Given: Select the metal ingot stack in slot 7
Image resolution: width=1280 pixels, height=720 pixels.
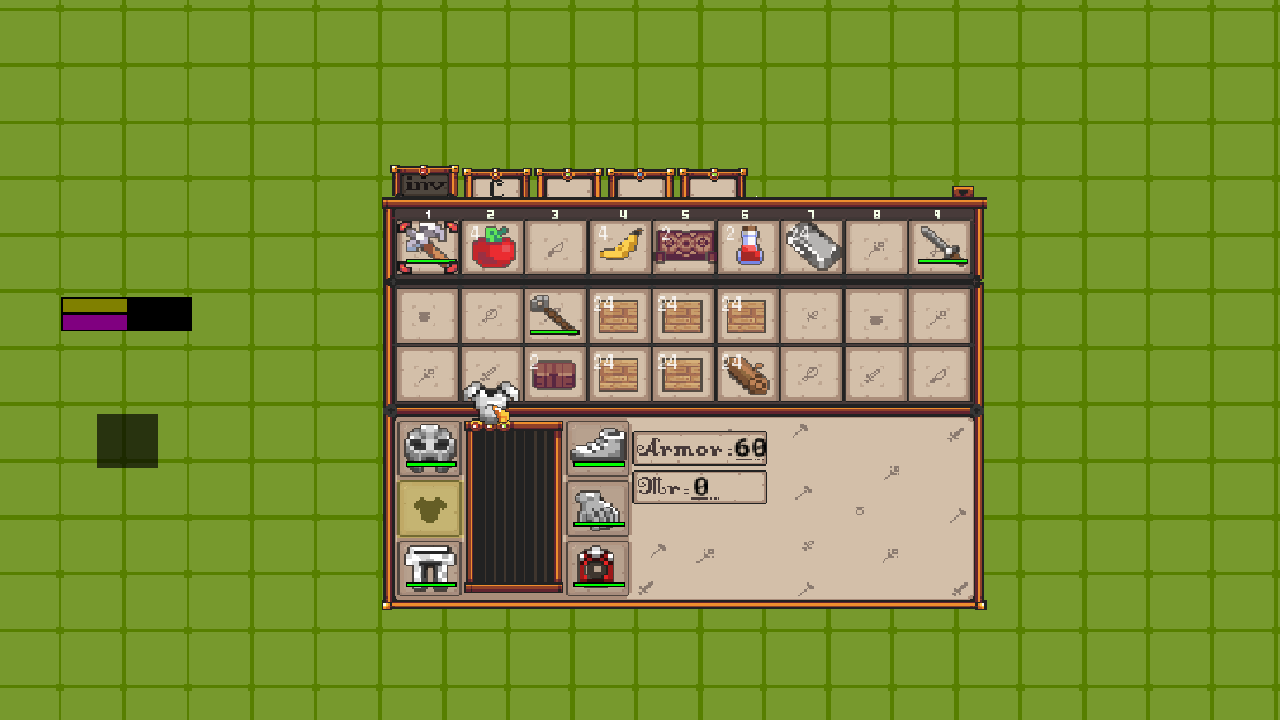Looking at the screenshot, I should click(811, 246).
